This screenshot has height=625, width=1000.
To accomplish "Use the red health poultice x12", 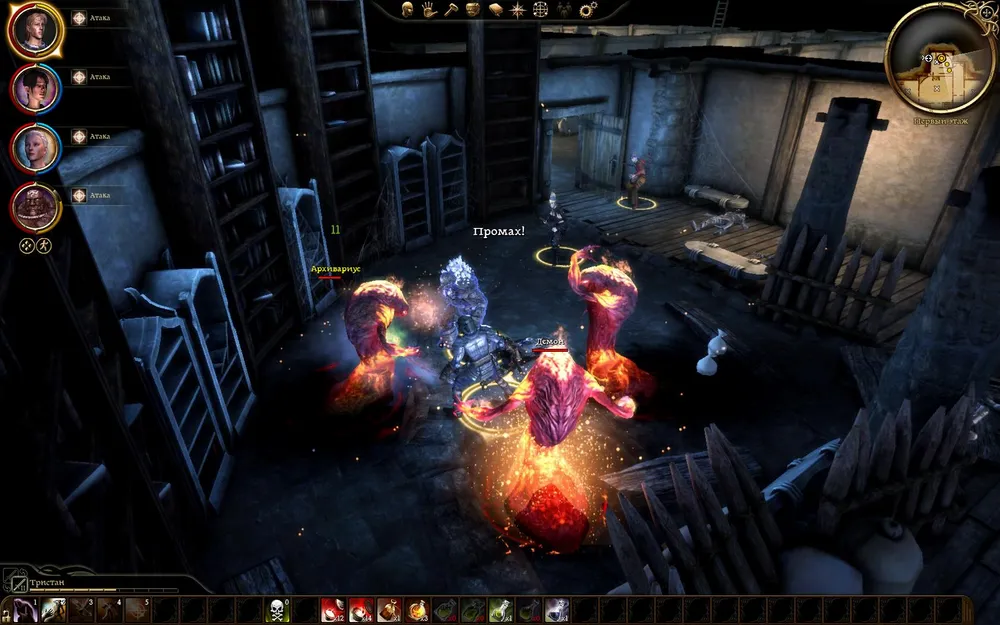I will pos(332,609).
